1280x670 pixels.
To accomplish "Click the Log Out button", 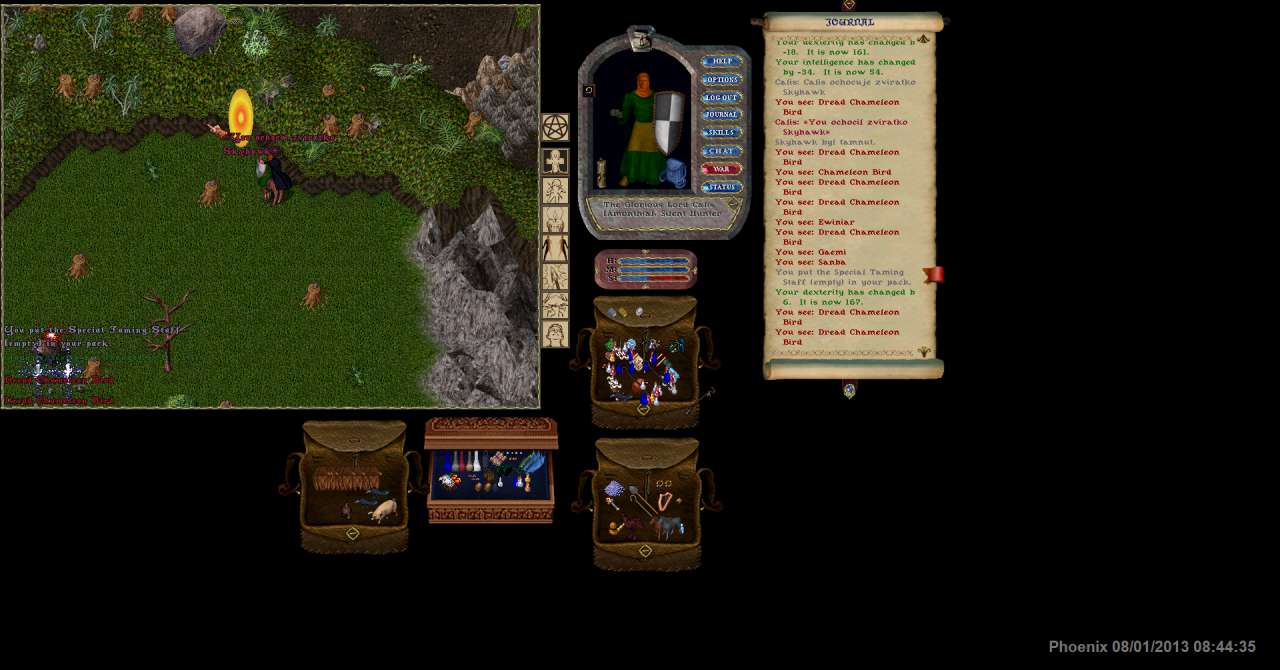I will click(x=721, y=97).
